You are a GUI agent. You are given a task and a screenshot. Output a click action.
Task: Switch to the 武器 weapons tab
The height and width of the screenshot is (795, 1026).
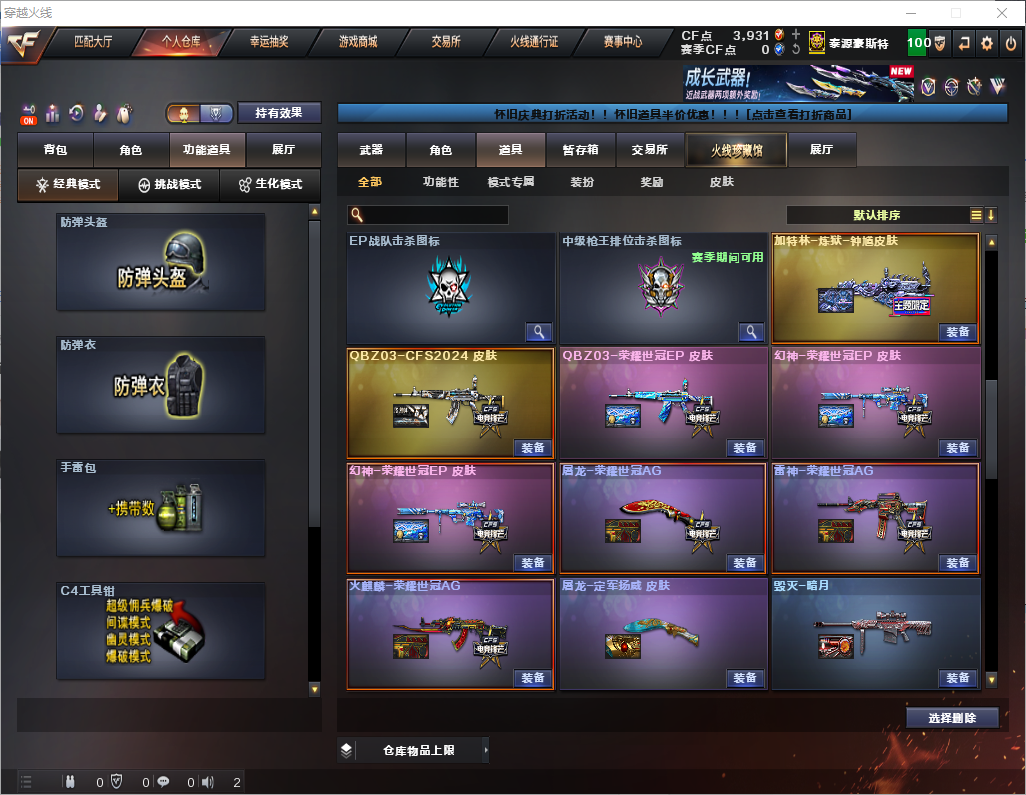point(371,150)
